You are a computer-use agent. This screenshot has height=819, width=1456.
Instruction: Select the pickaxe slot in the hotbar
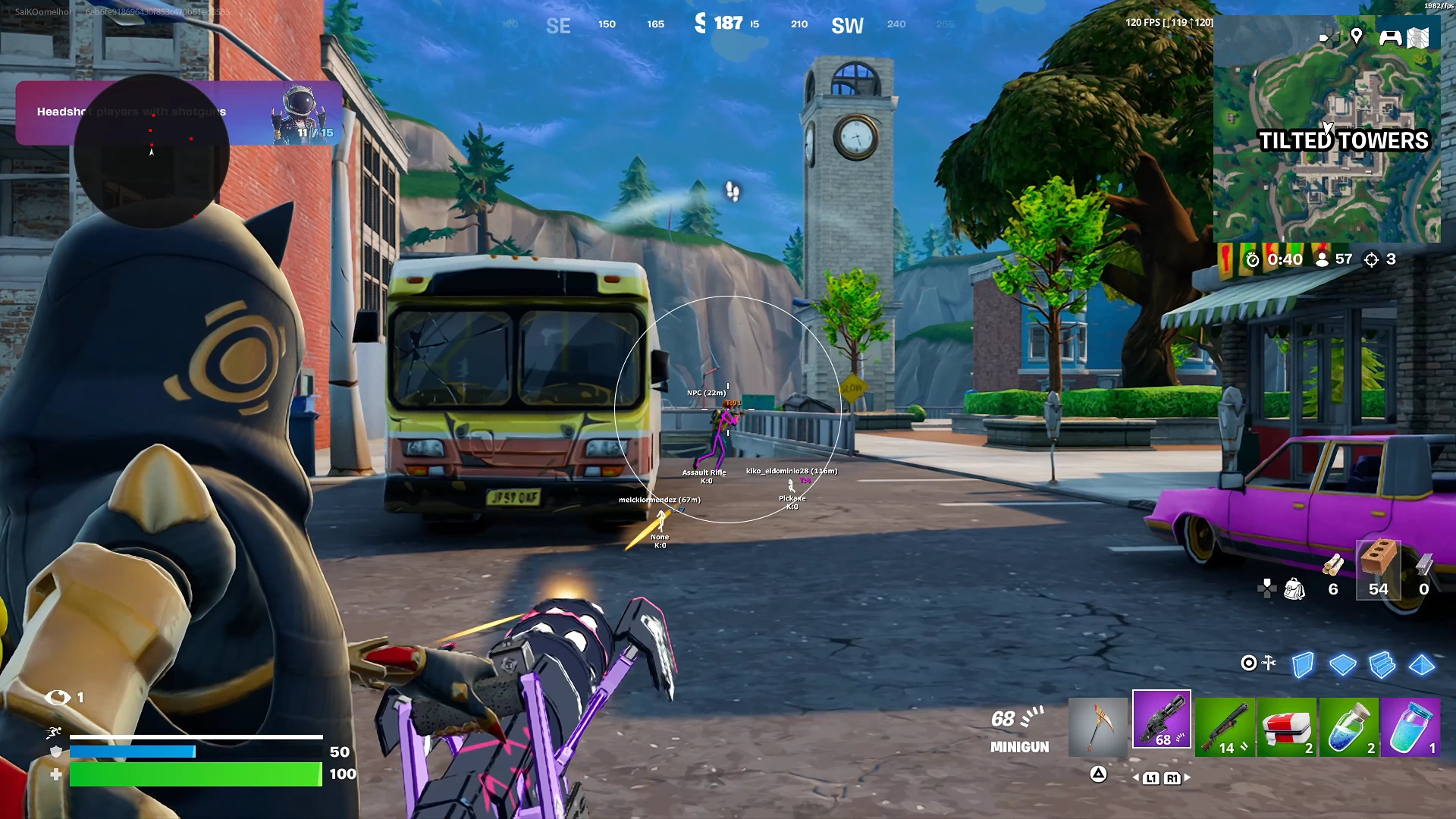click(x=1098, y=726)
